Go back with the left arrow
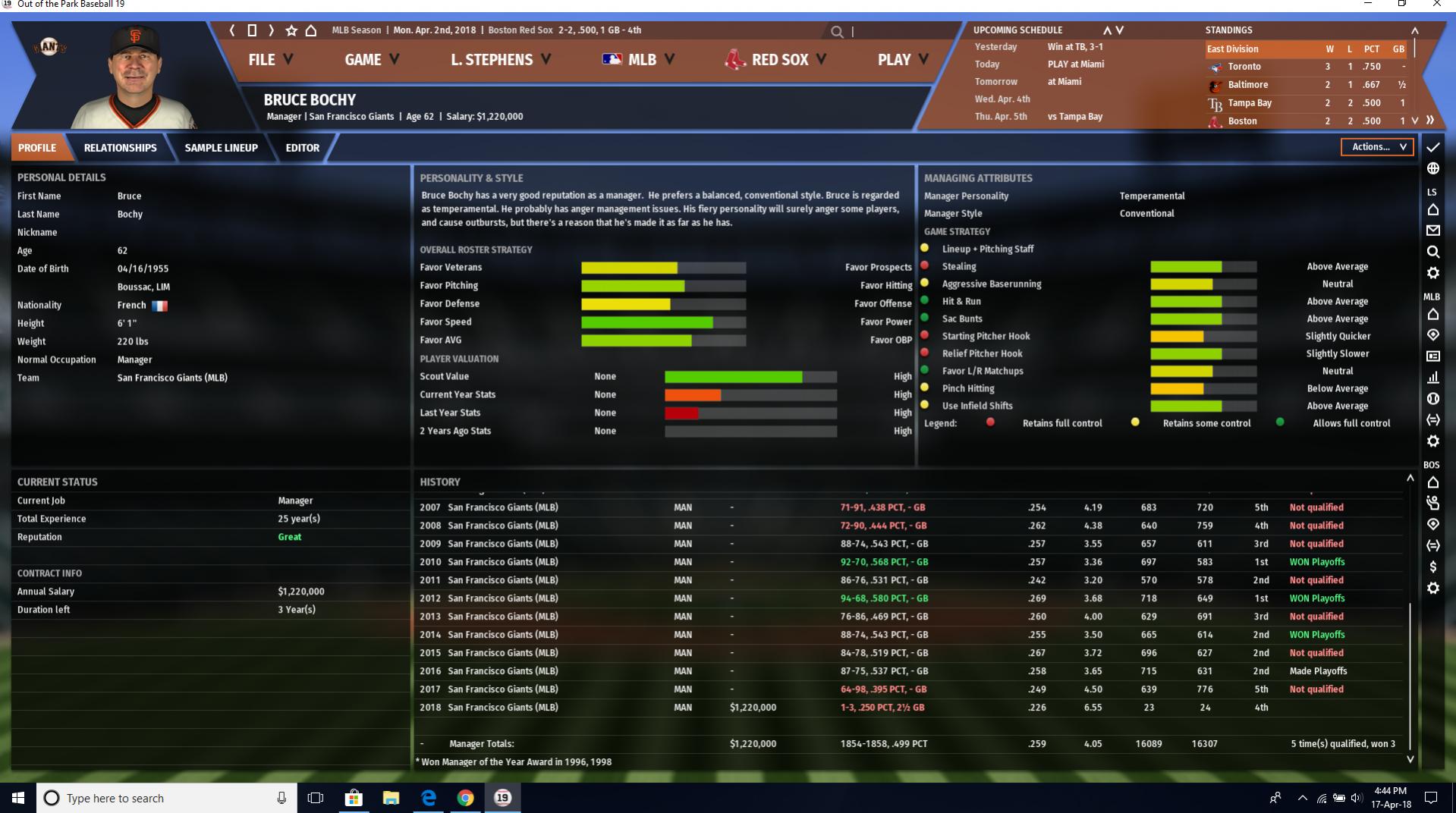 tap(232, 30)
